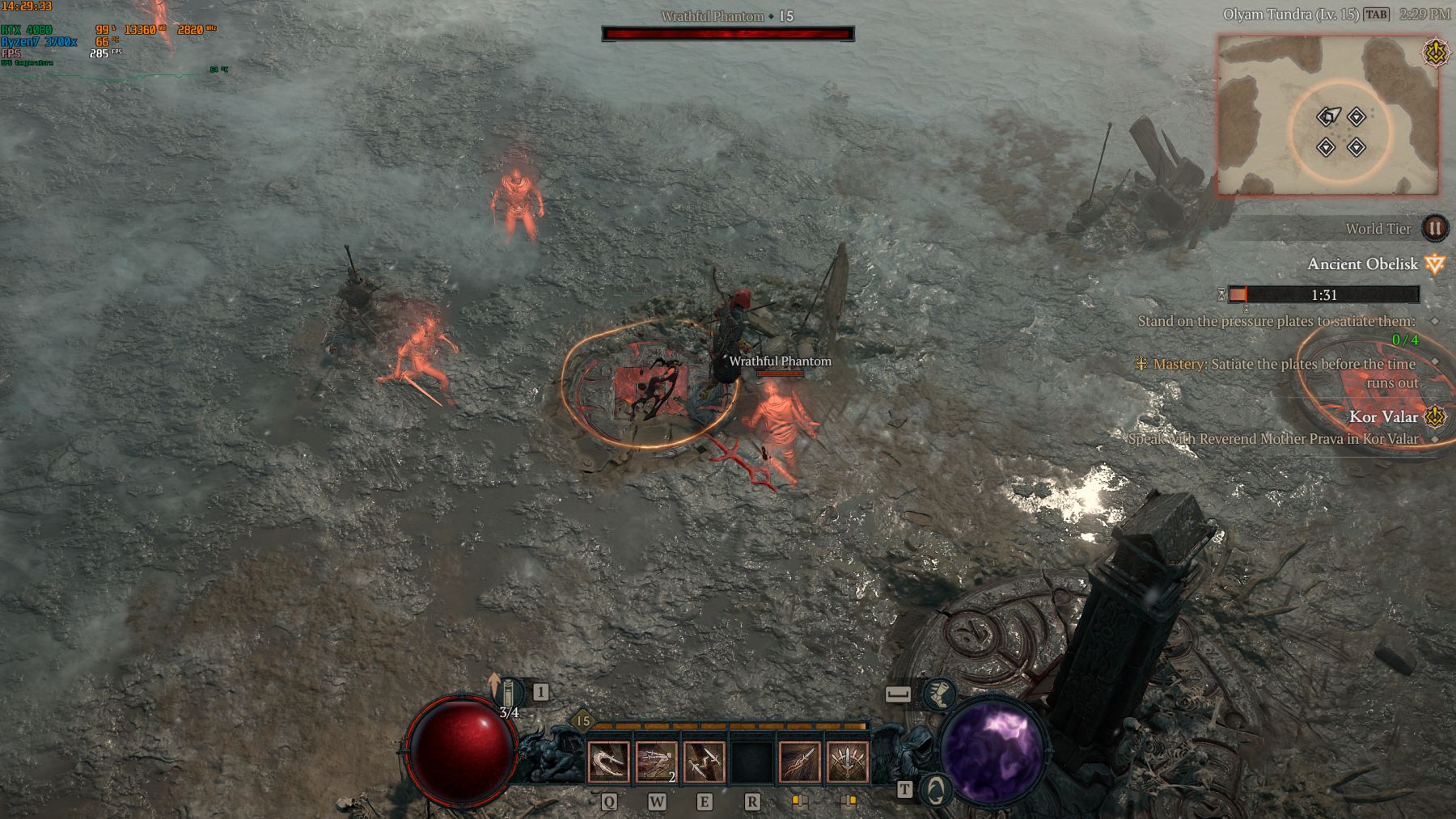Use the fanned blades skill

(x=847, y=762)
